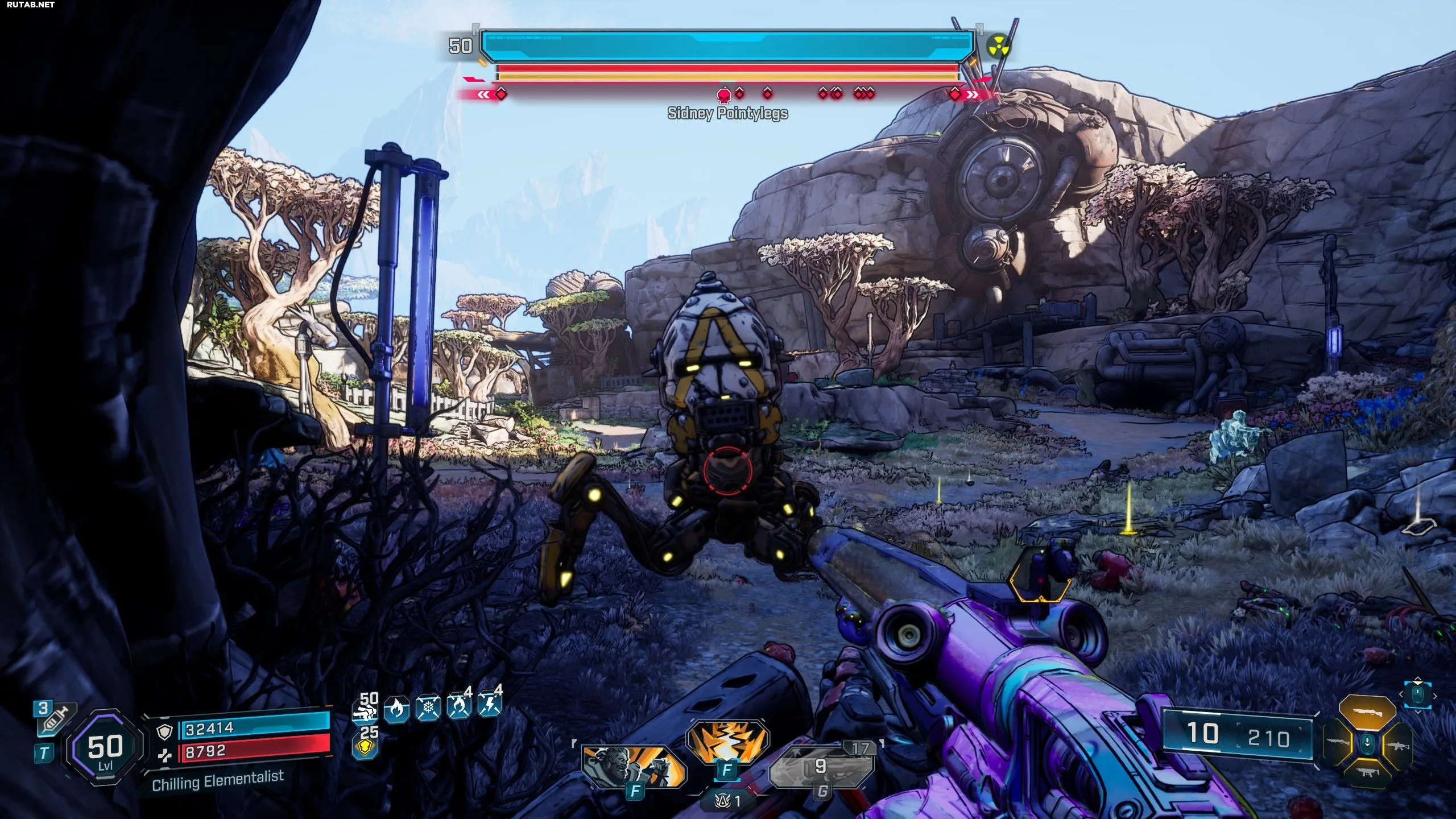Click the boss skull marker below health bar
1456x819 pixels.
click(724, 94)
